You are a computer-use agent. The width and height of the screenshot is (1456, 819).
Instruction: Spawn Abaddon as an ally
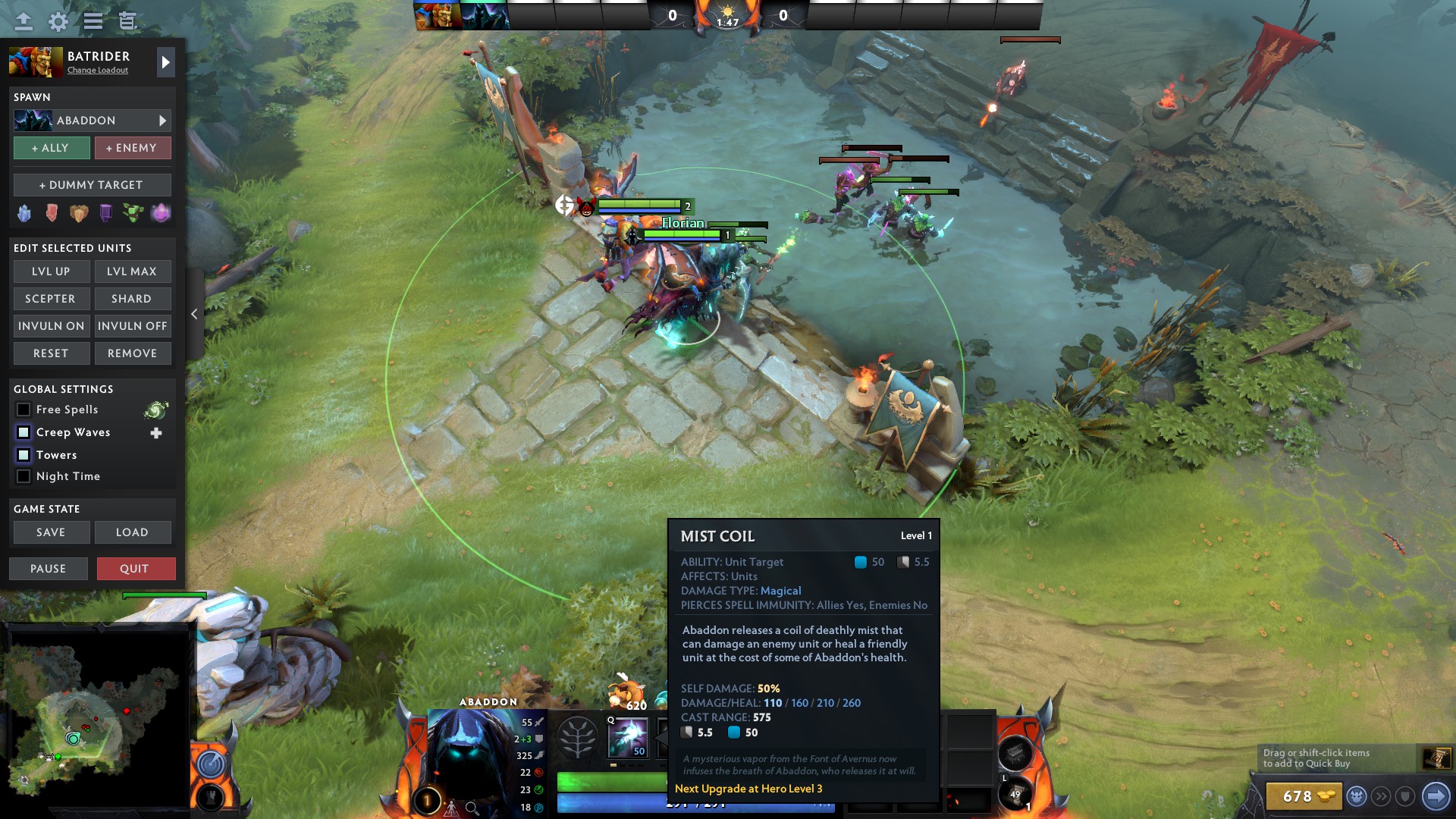click(x=52, y=148)
